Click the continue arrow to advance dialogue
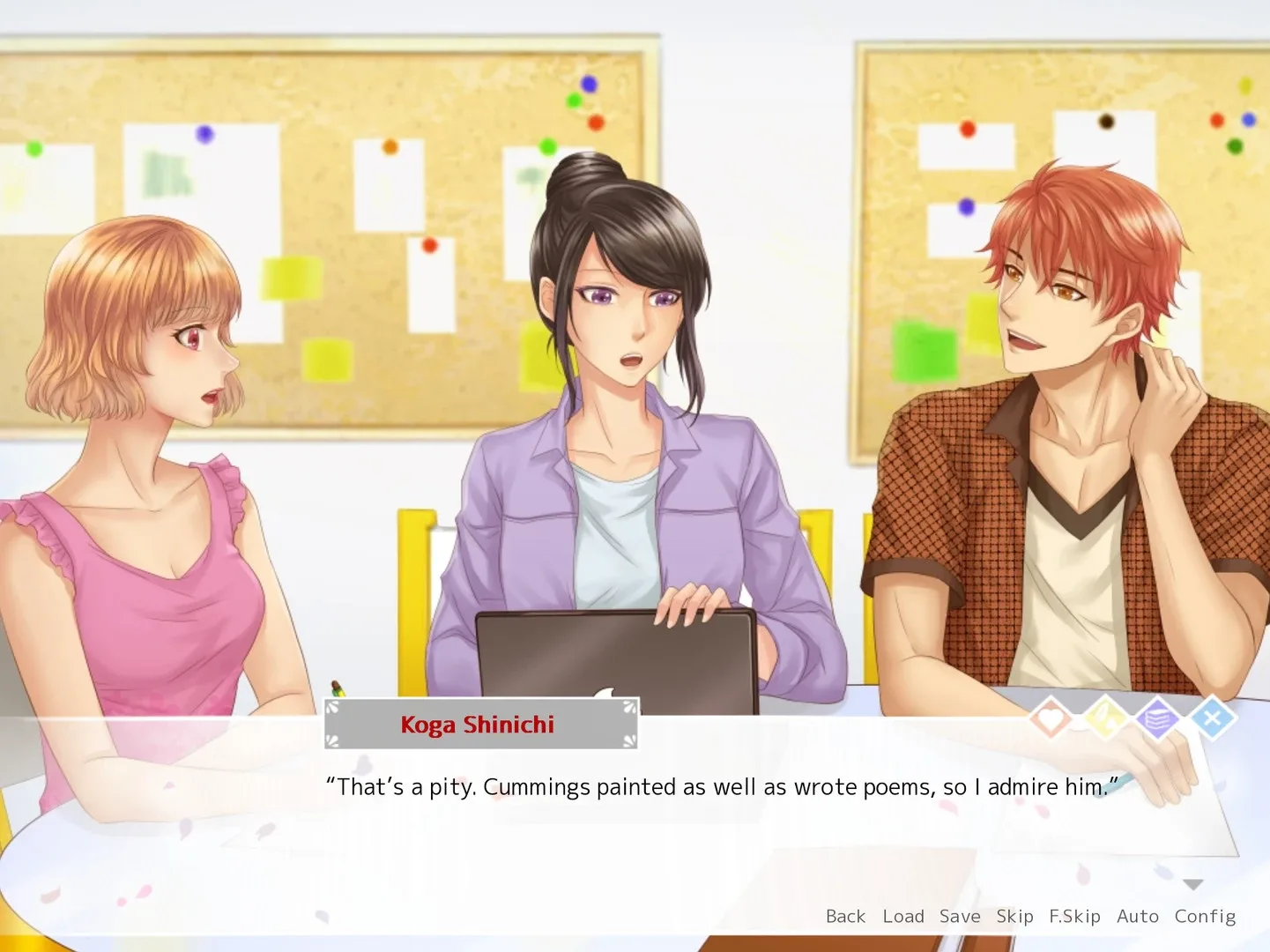 1194,883
